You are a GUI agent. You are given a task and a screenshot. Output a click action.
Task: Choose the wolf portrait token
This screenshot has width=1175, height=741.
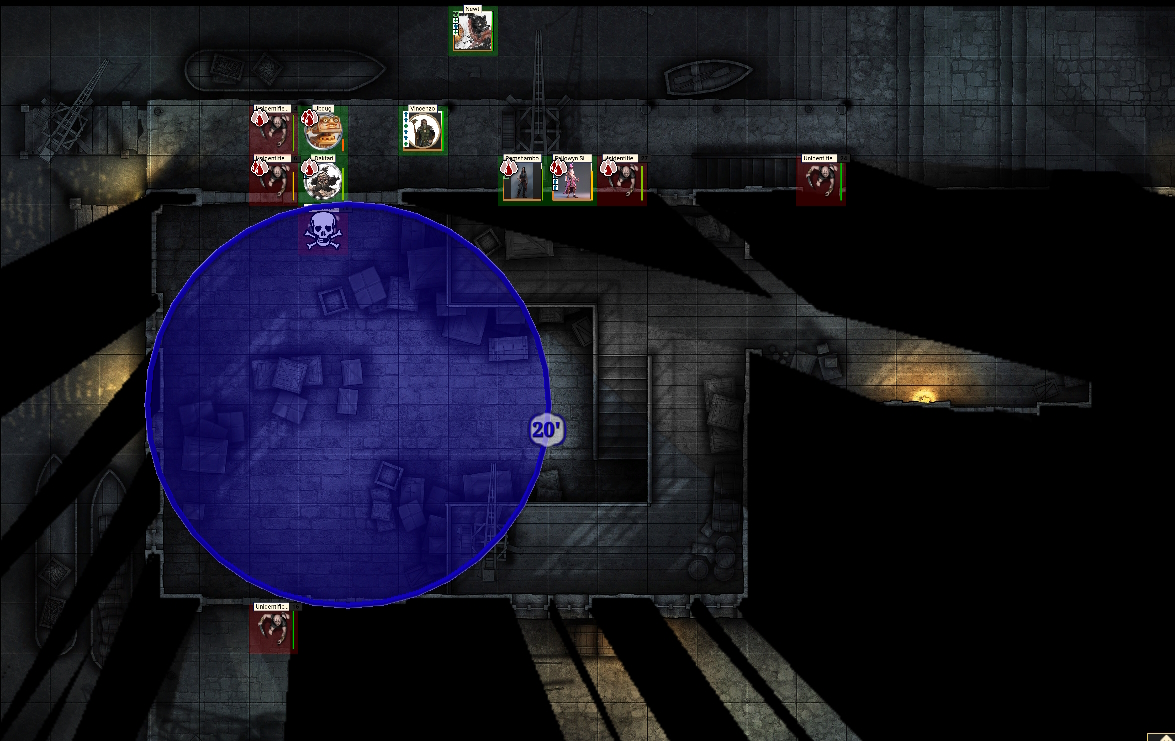pos(472,31)
